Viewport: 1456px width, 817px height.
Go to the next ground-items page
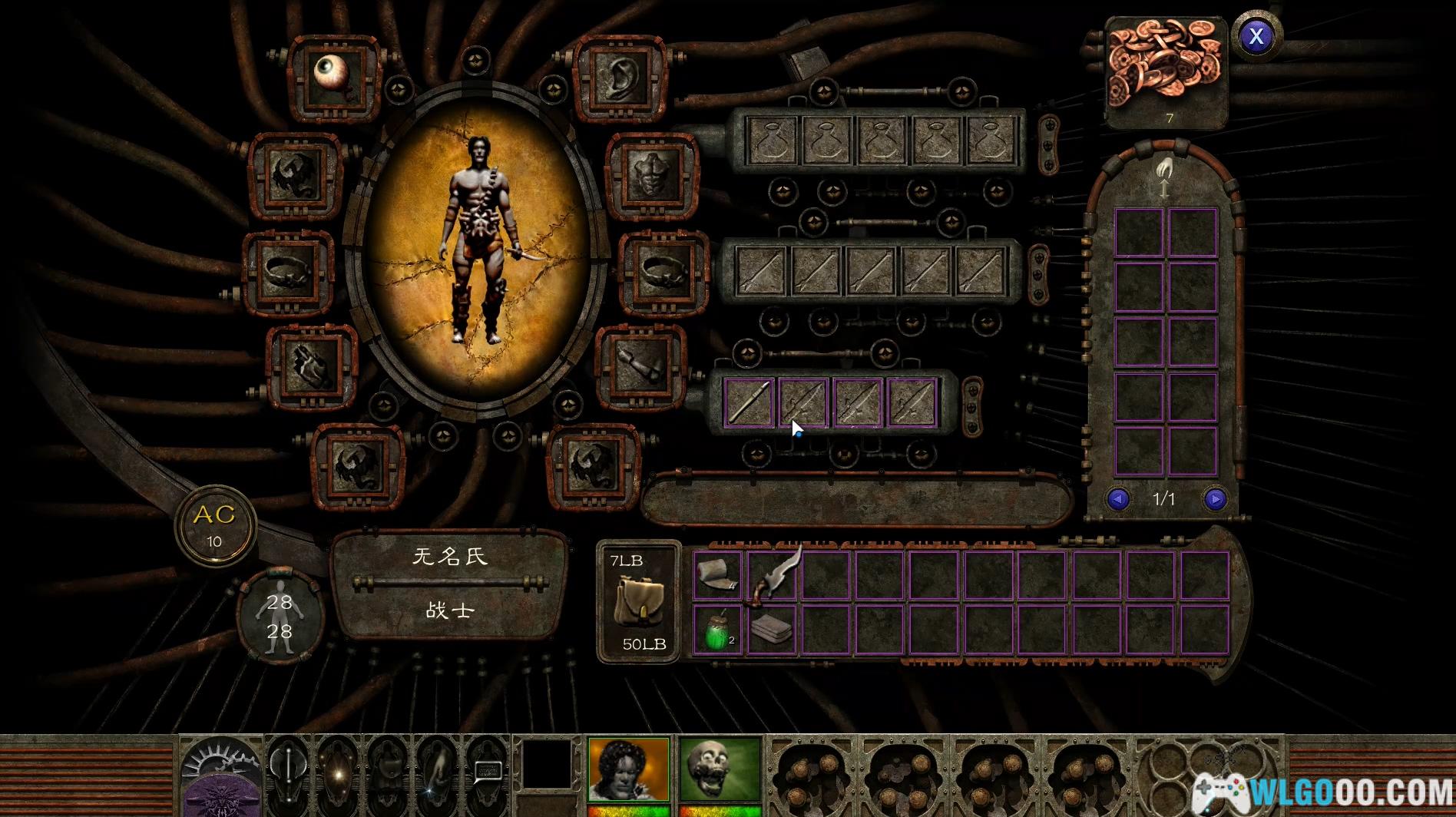(1215, 500)
